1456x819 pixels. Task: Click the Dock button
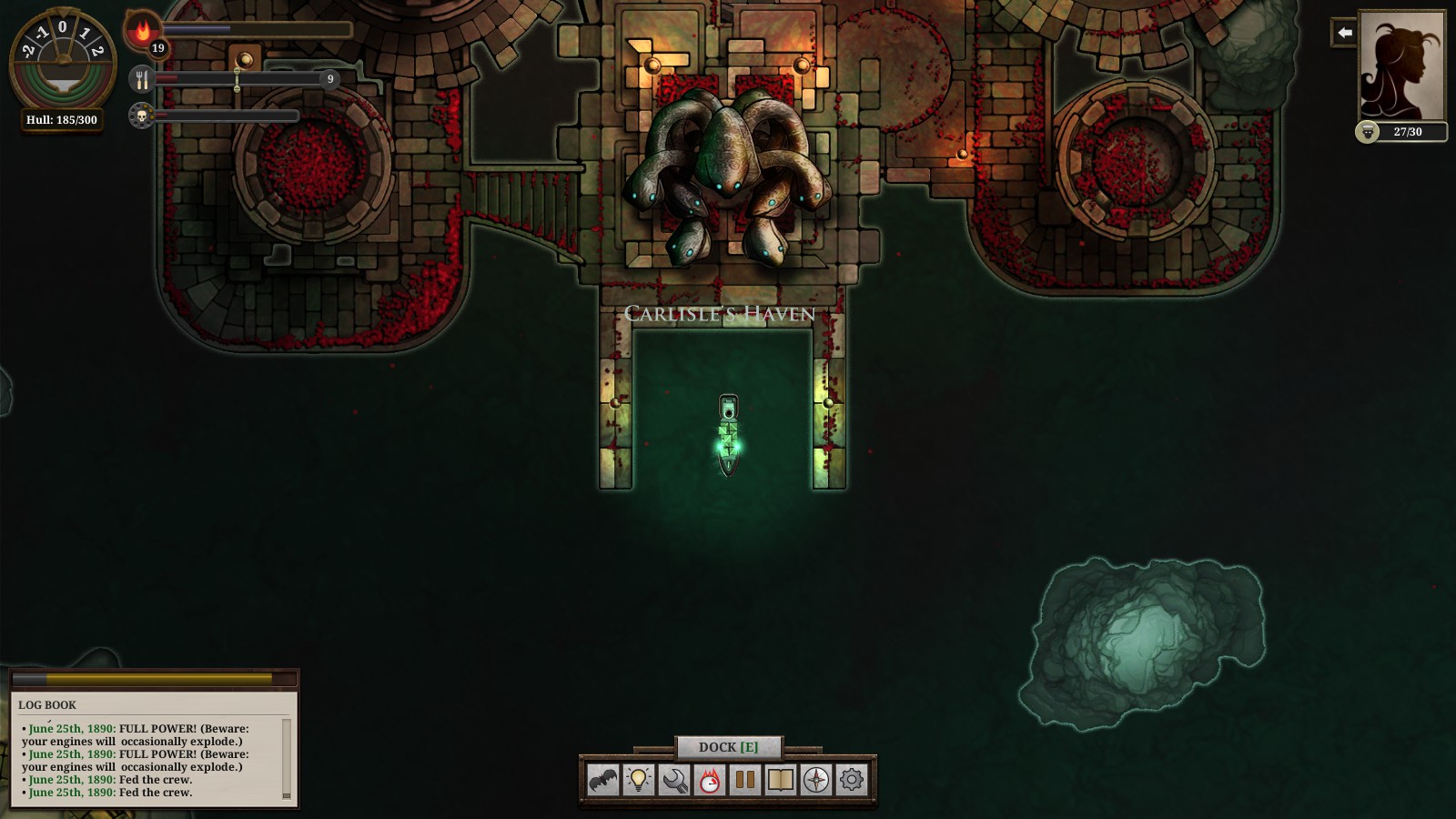[x=728, y=747]
